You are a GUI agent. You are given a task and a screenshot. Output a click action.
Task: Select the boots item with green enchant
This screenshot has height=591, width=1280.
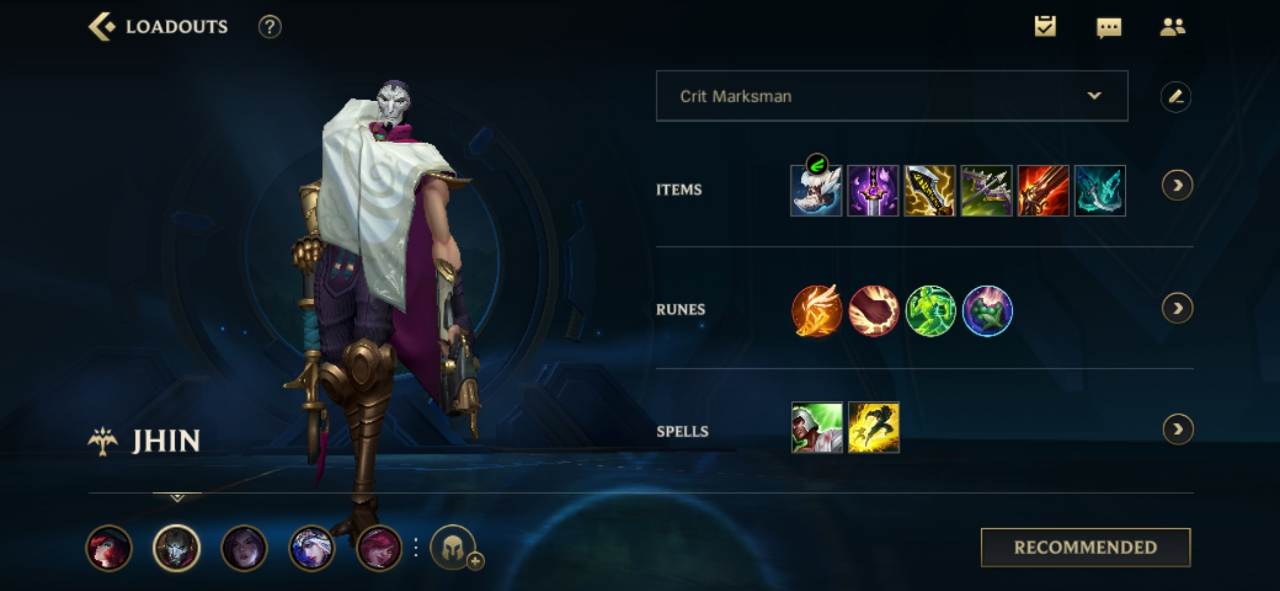[816, 190]
